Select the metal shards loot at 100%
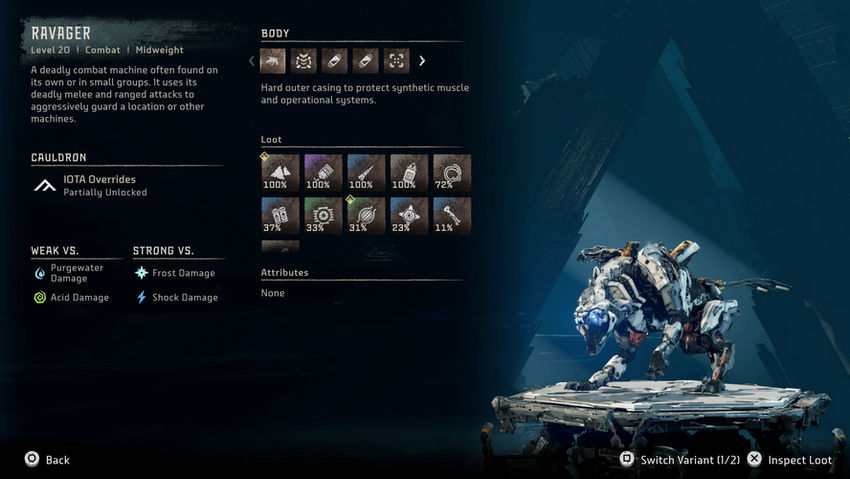Screen dimensions: 850x479 pos(280,172)
